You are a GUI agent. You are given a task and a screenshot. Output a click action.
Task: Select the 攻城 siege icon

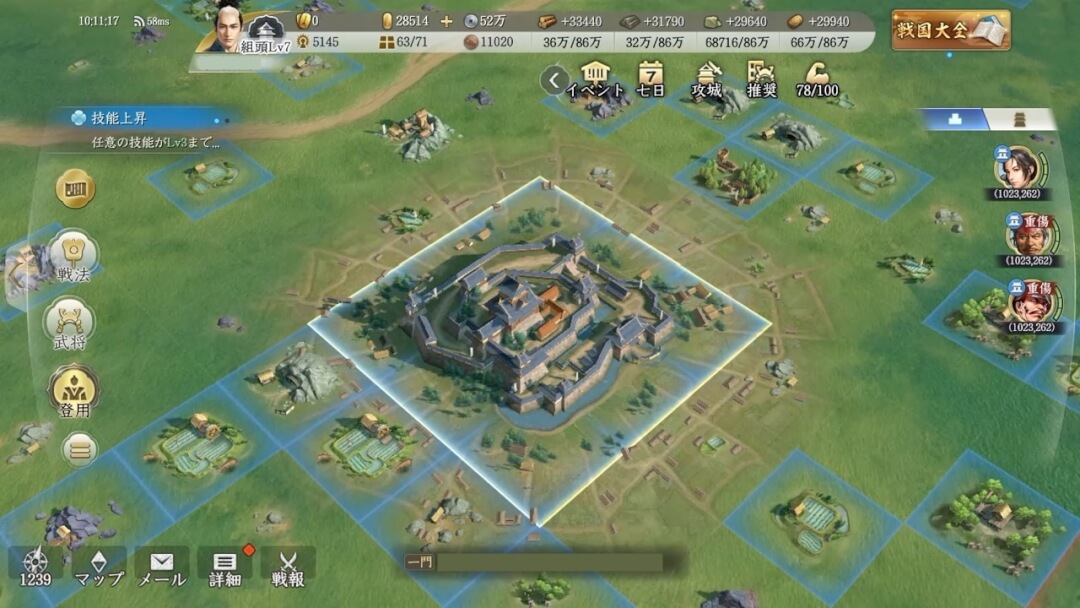pos(707,79)
